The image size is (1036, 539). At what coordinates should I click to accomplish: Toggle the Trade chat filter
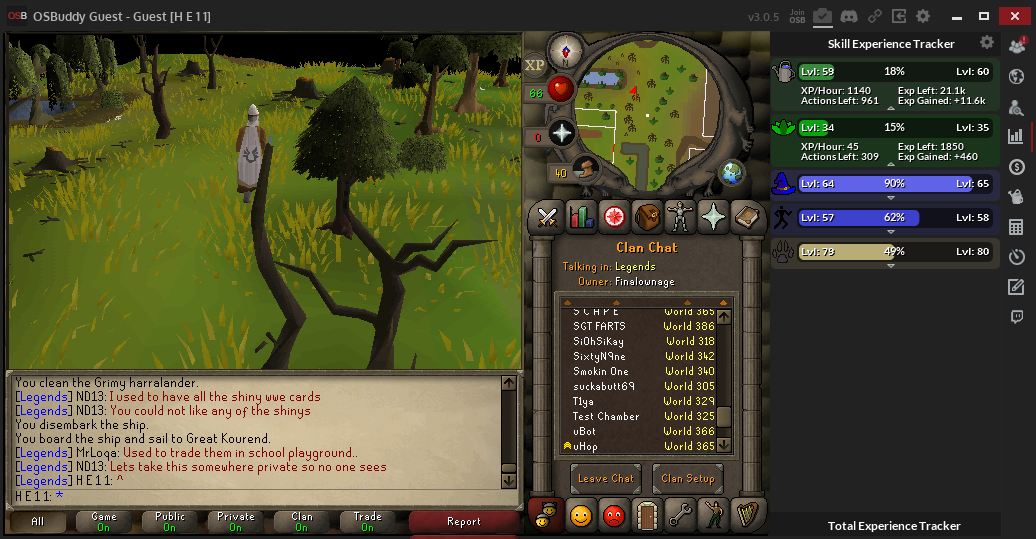(x=367, y=522)
